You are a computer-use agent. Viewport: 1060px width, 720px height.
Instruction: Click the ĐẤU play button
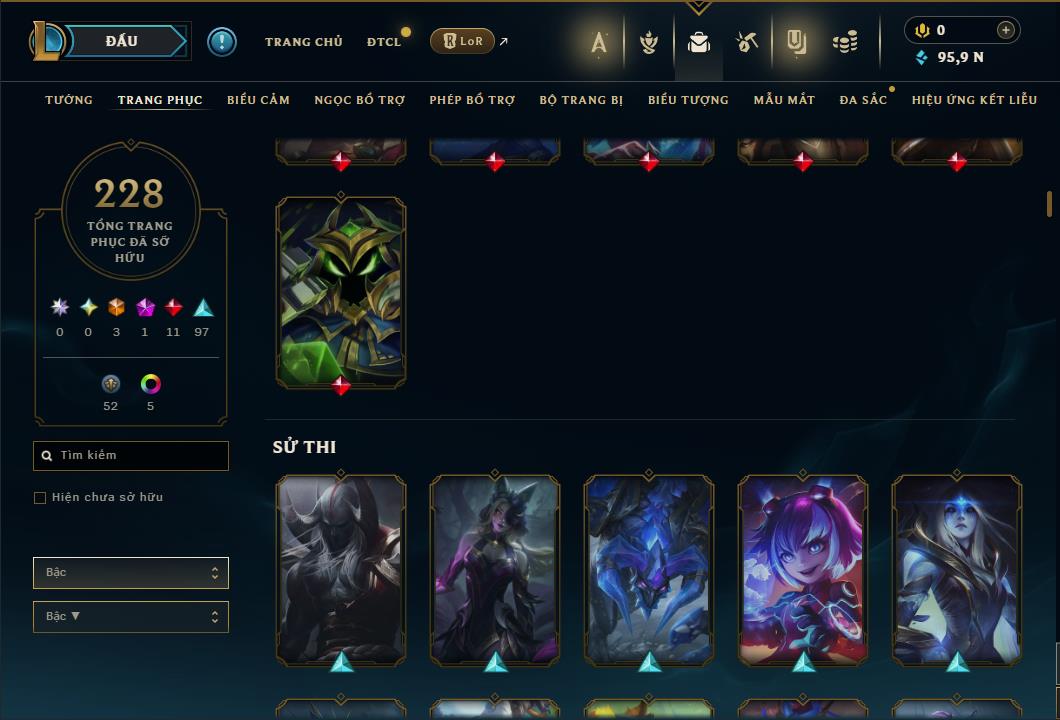(121, 41)
